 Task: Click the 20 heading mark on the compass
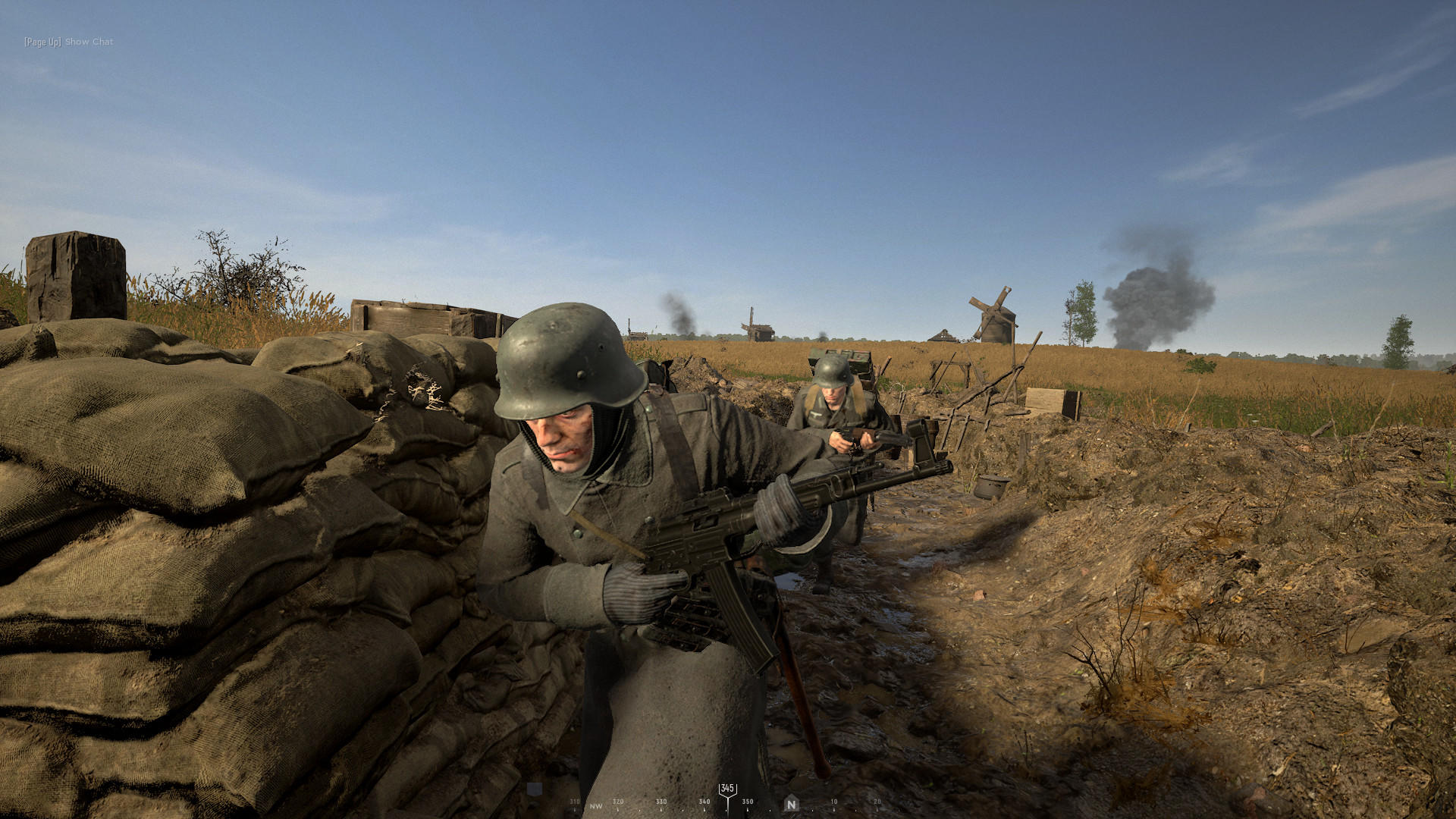pos(877,799)
